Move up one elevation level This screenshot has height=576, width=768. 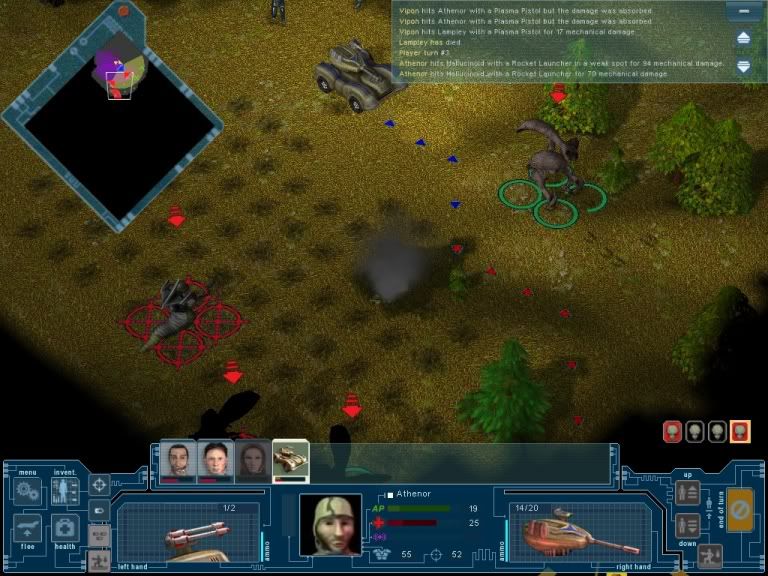pos(687,493)
